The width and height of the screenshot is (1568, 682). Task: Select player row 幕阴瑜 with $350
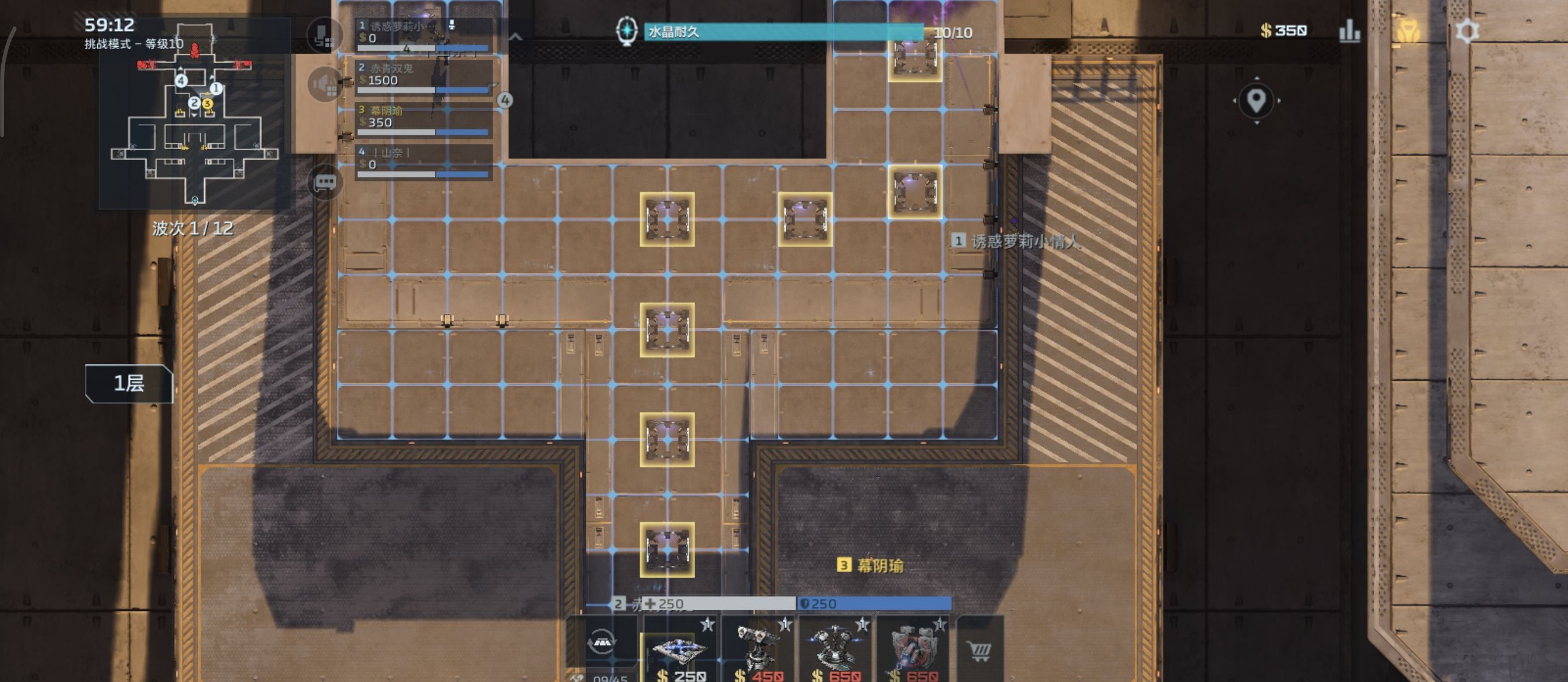coord(424,120)
